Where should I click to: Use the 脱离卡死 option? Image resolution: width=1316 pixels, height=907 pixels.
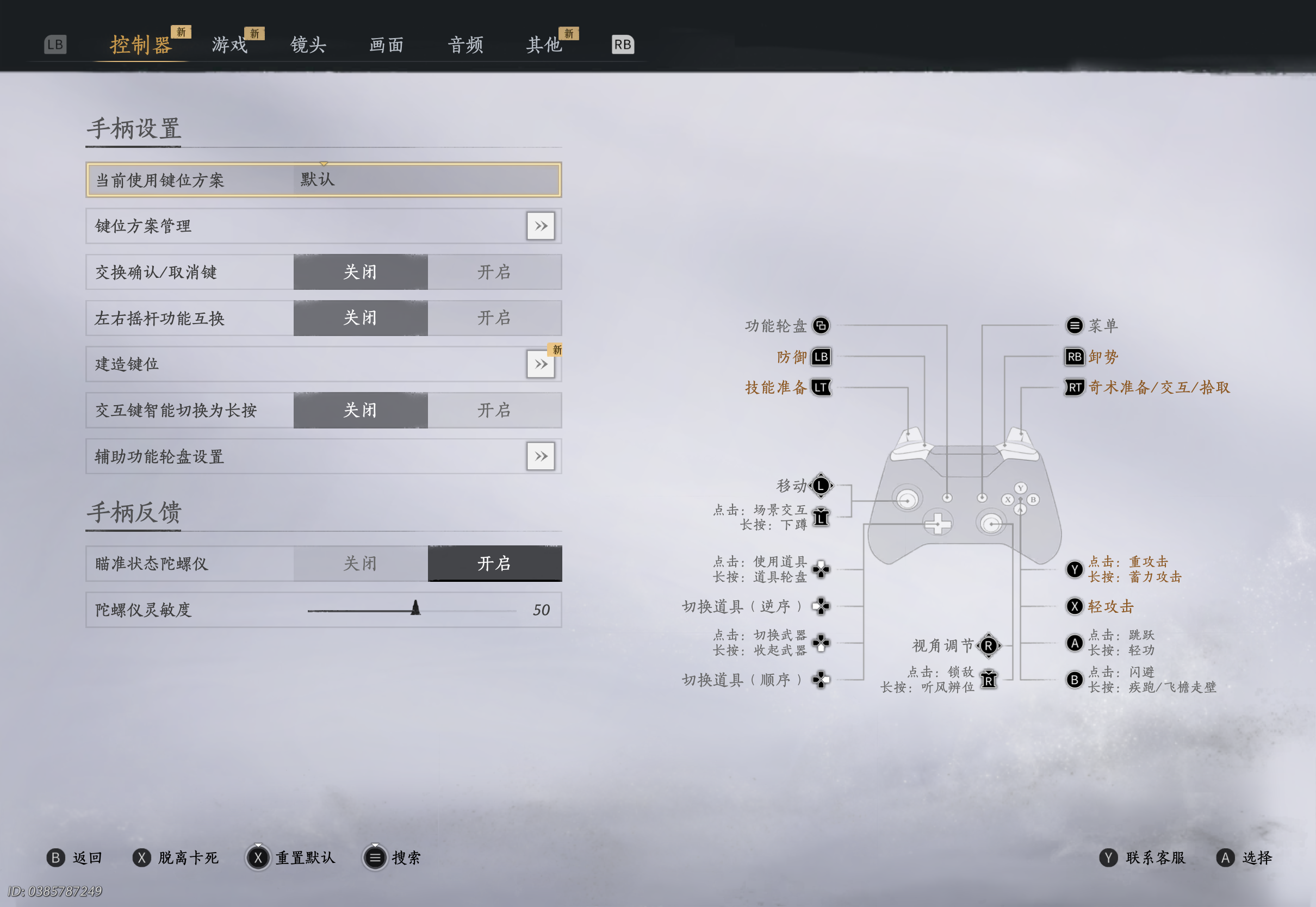point(176,858)
